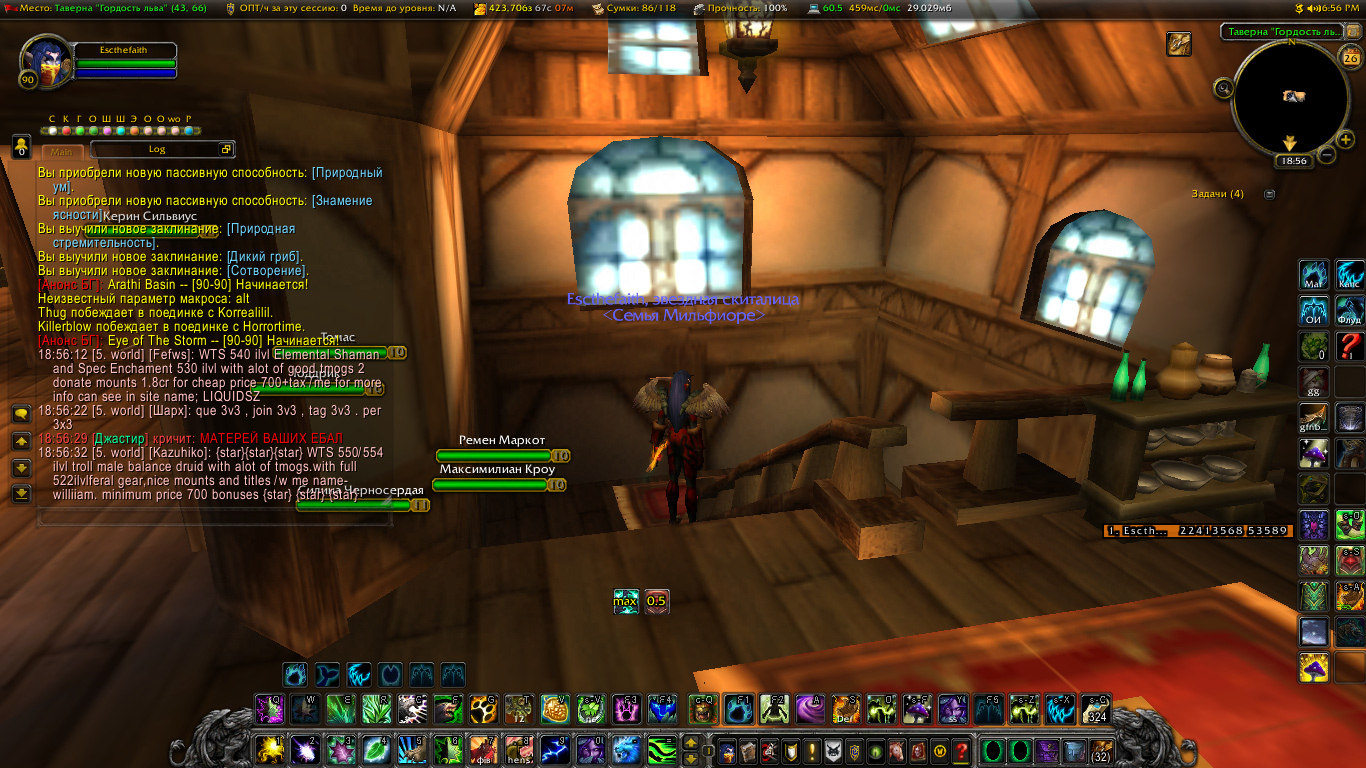1366x768 pixels.
Task: Switch to the Main chat tab
Action: (x=63, y=151)
